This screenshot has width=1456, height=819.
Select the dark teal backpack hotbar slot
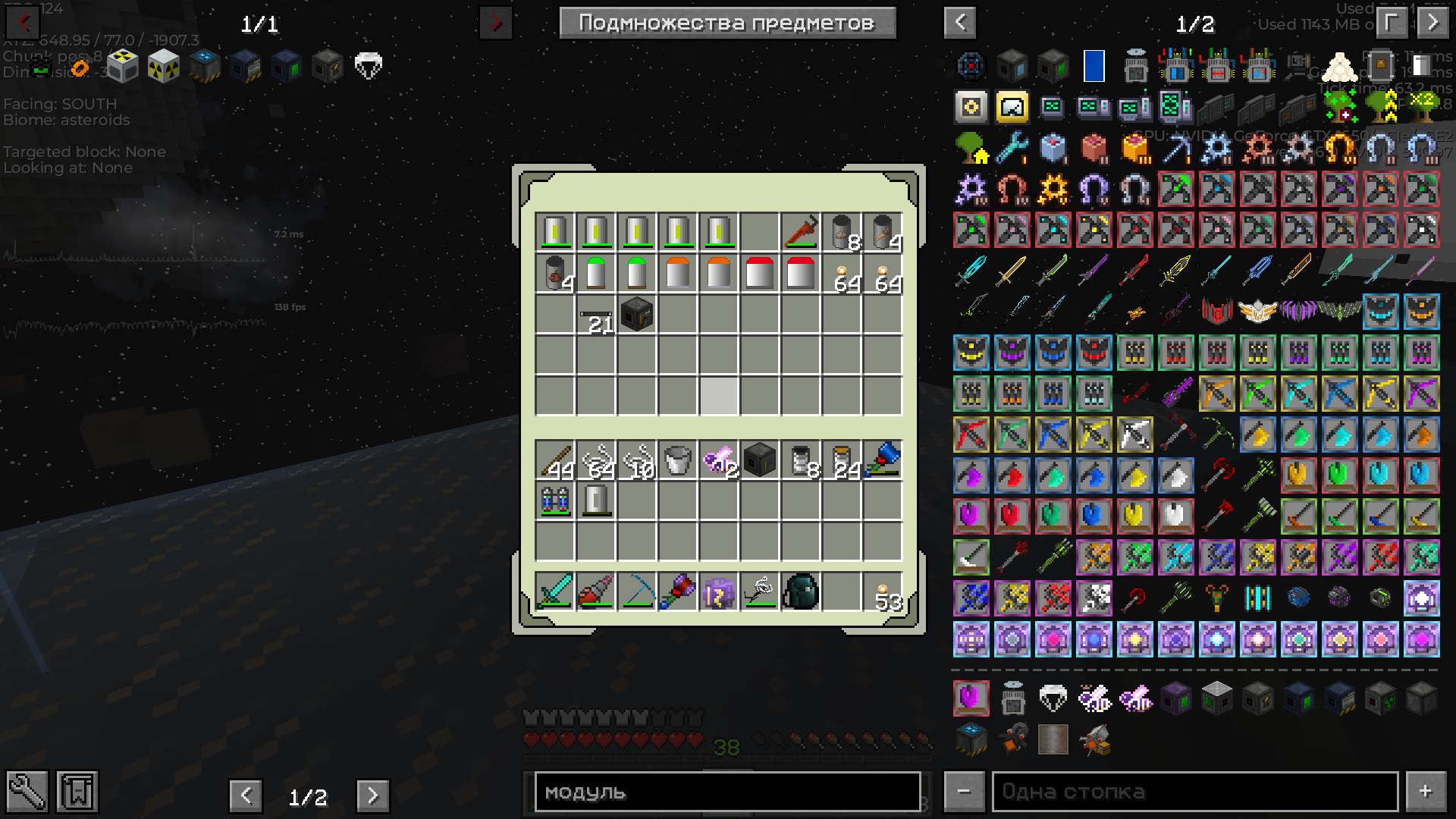pyautogui.click(x=800, y=591)
